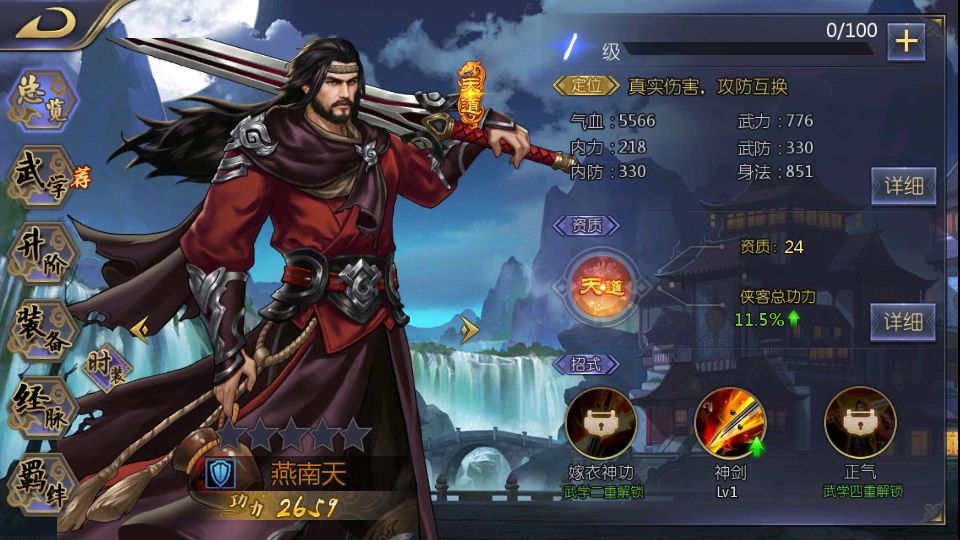Open 详细 details for 资质 aptitude
The image size is (960, 540).
[903, 322]
